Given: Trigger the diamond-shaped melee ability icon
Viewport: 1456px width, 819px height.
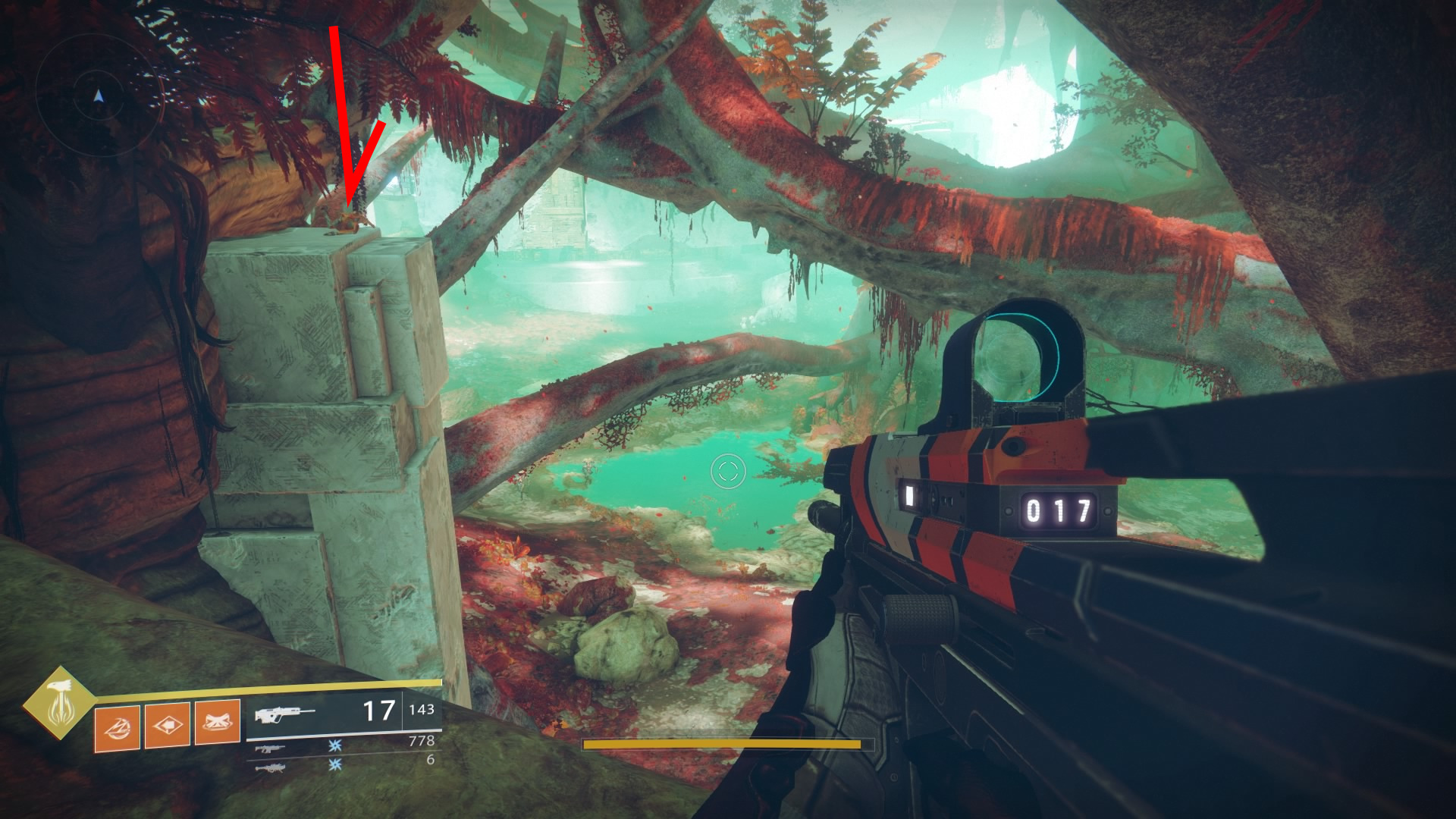Looking at the screenshot, I should pyautogui.click(x=167, y=726).
